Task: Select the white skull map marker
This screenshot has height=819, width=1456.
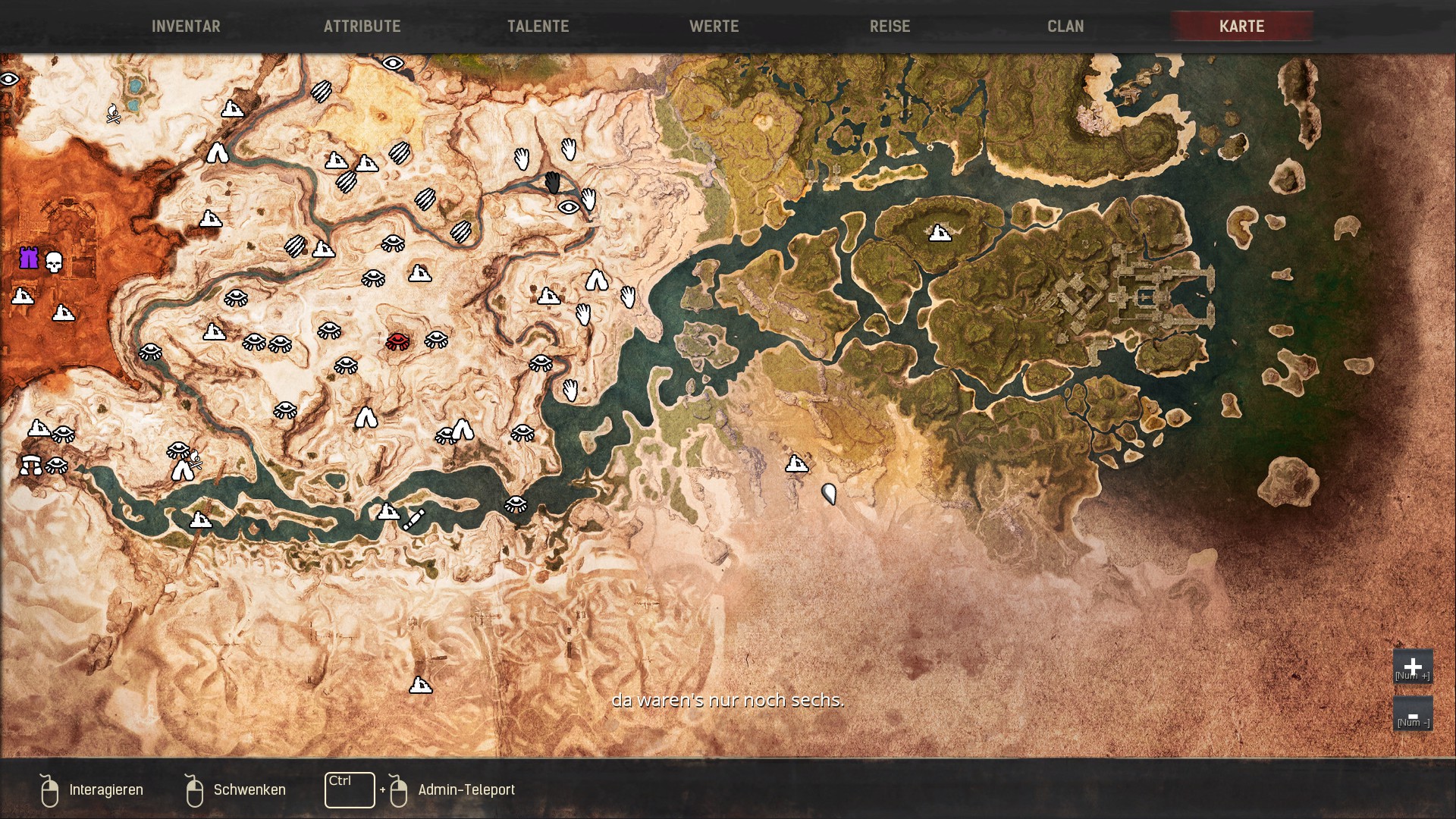Action: pos(53,263)
